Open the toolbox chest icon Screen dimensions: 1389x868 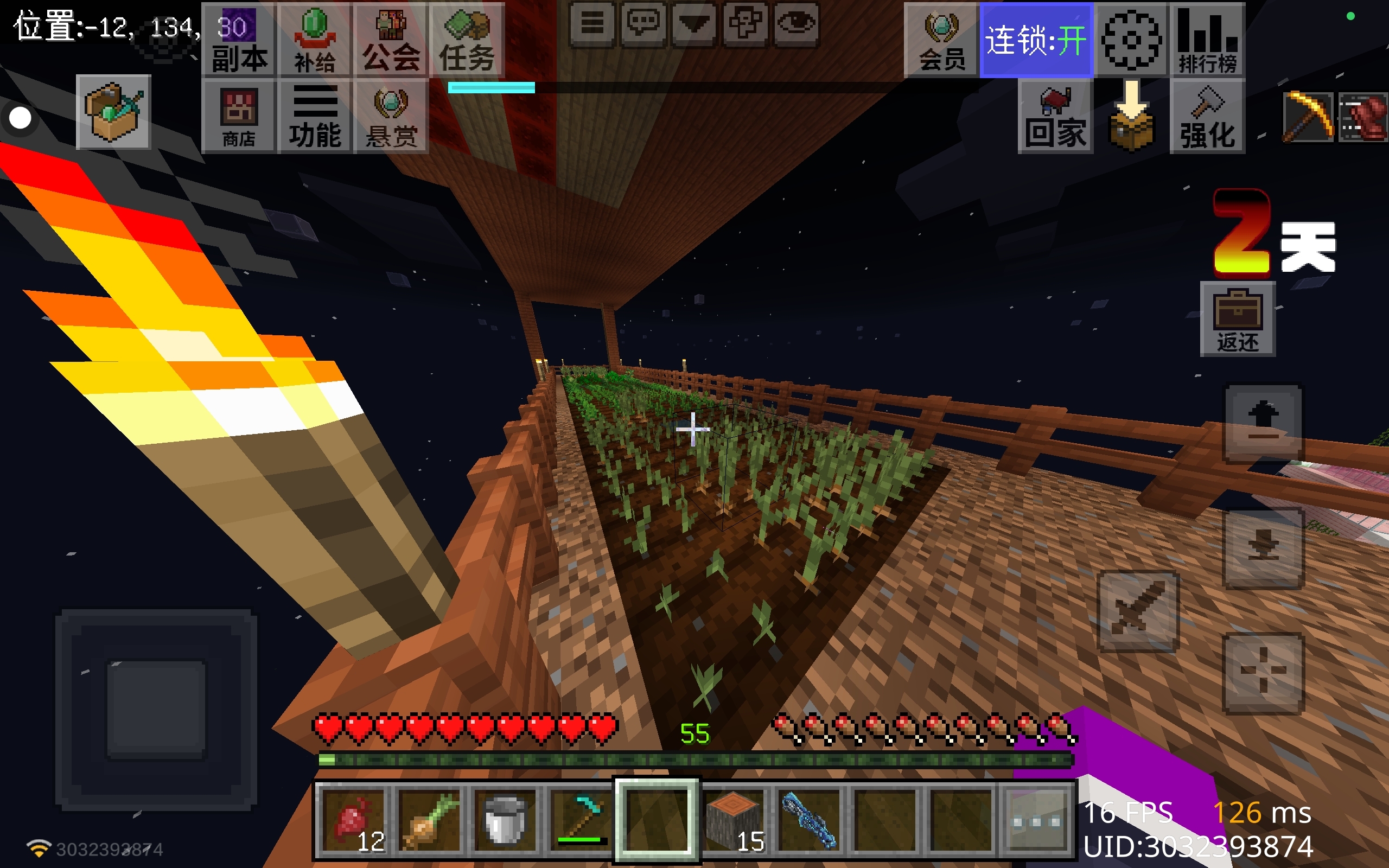113,112
